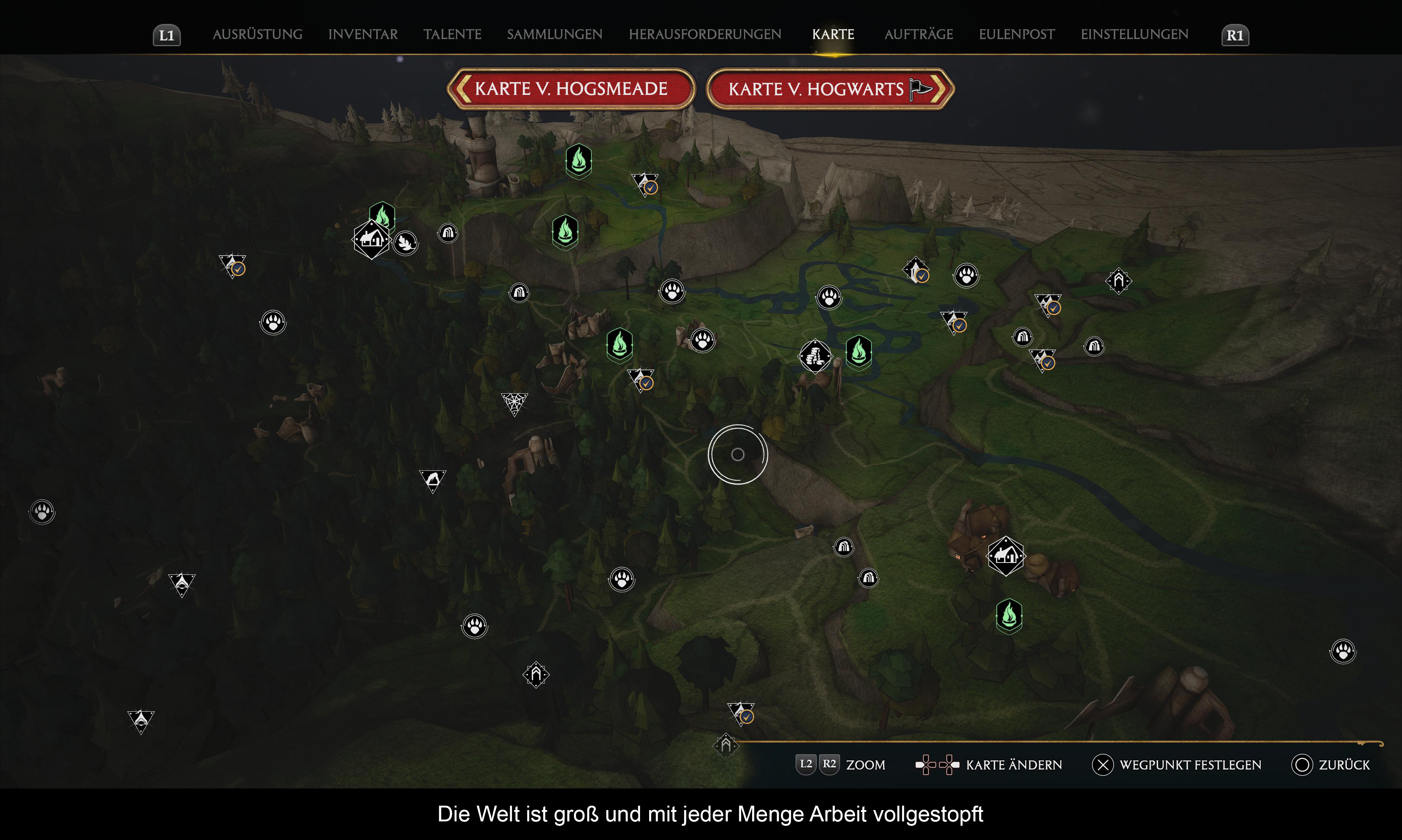Open the Sammlungen tab
This screenshot has width=1402, height=840.
(x=555, y=35)
